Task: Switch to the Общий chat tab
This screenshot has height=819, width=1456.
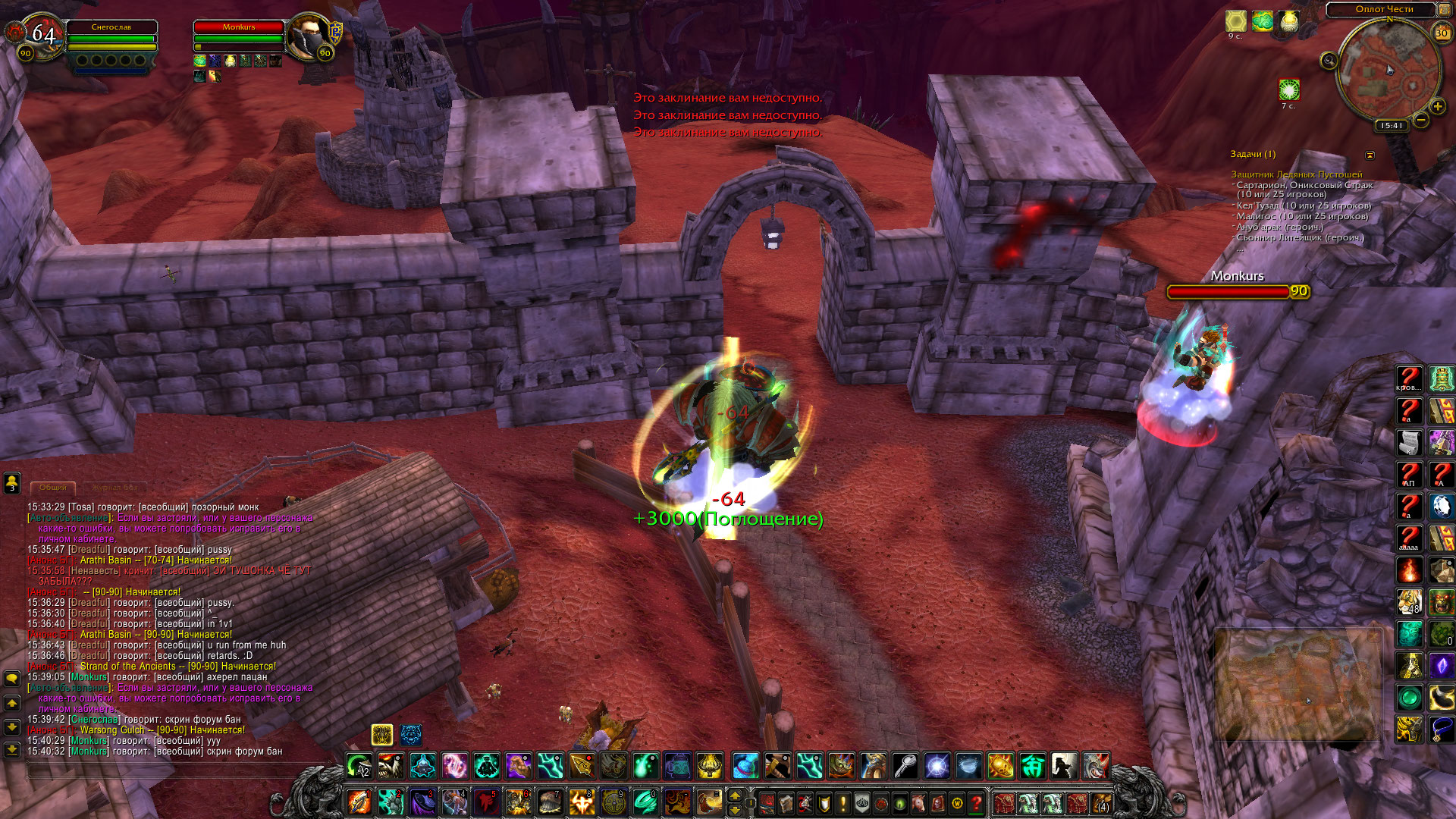Action: coord(53,488)
